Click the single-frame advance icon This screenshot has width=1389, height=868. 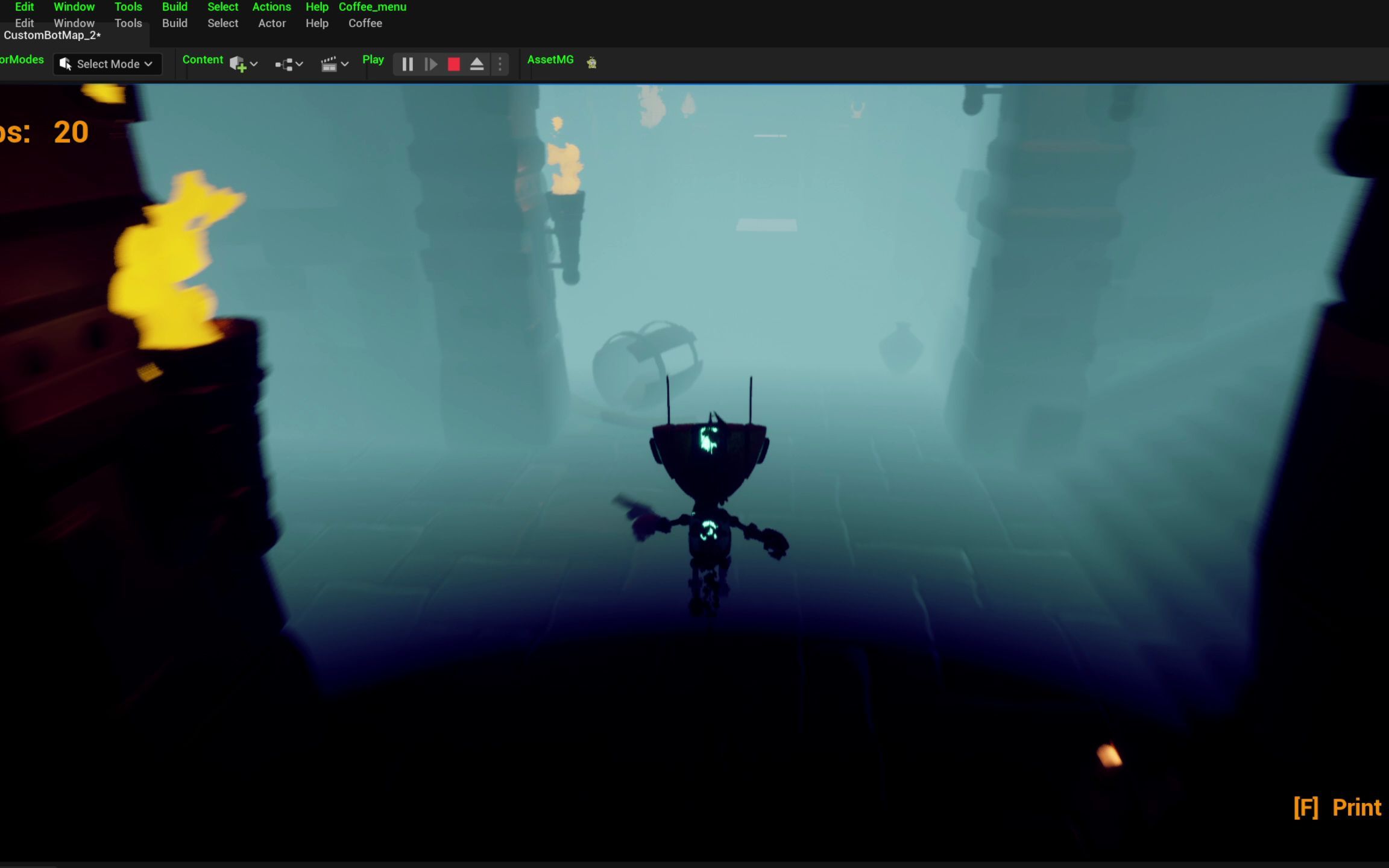430,64
